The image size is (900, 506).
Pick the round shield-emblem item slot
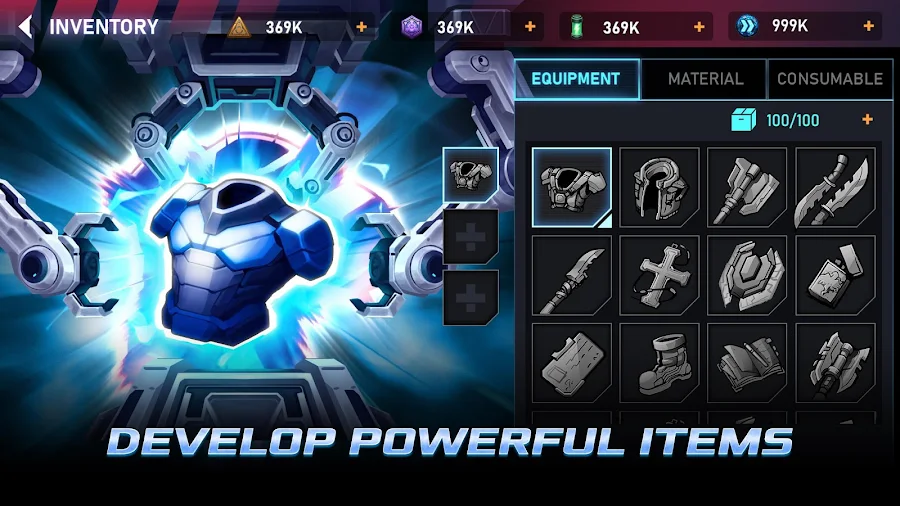tap(747, 275)
